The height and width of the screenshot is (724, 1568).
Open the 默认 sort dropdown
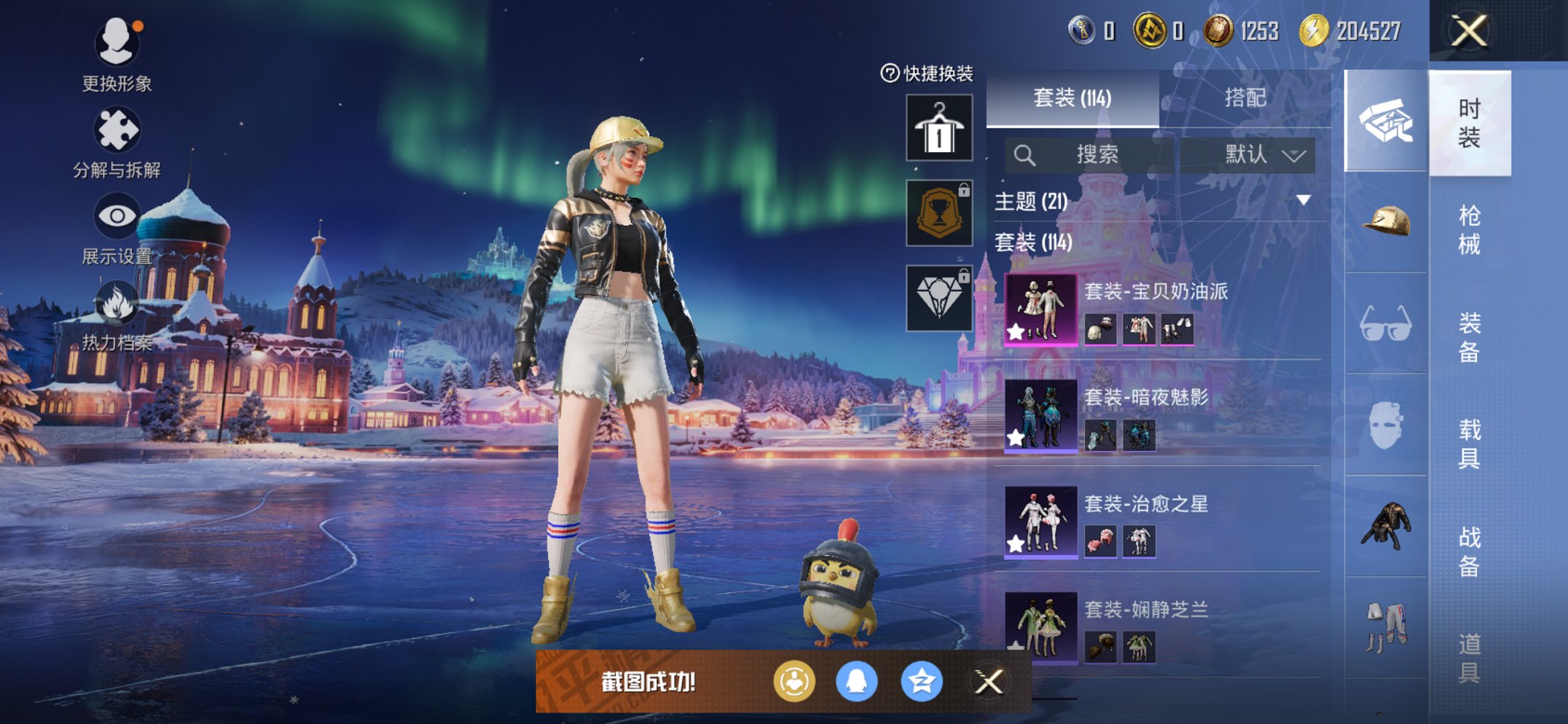coord(1263,154)
